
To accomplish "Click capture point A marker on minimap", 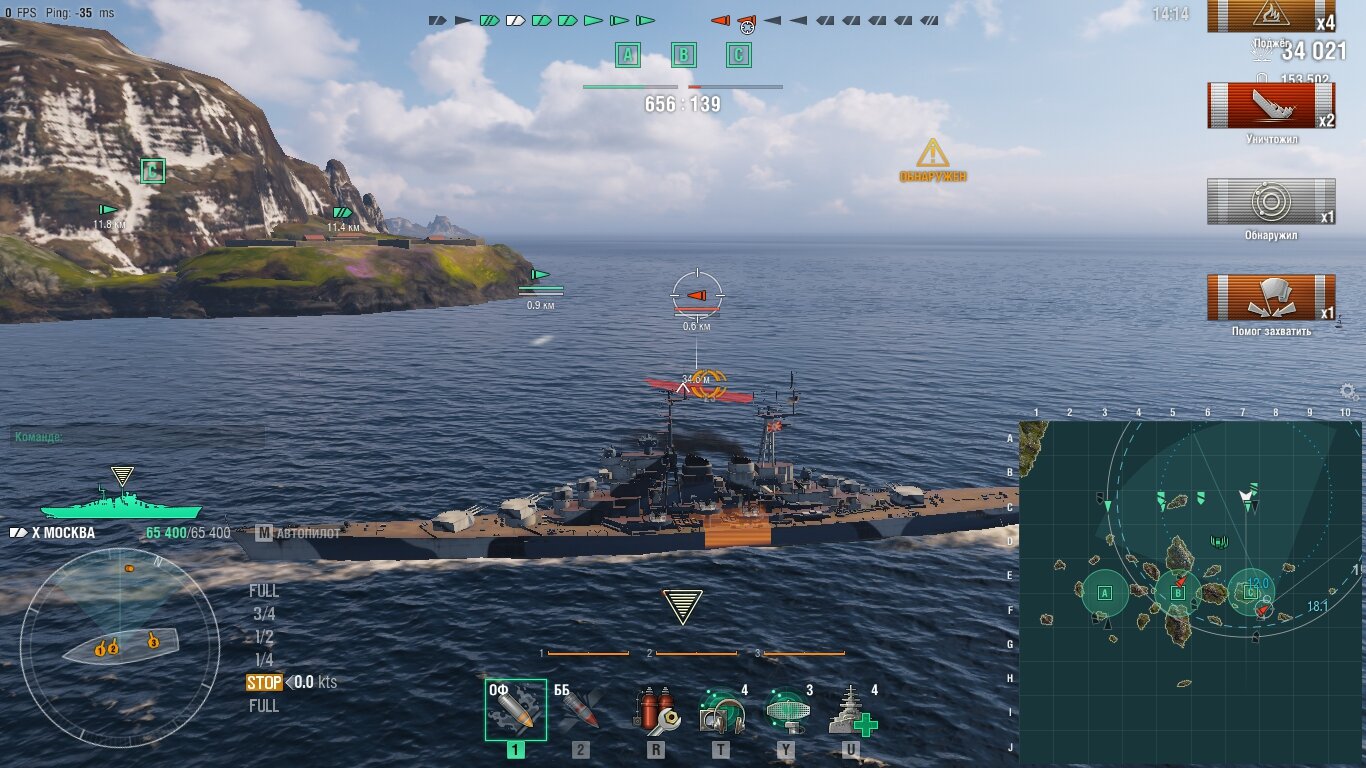I will [1105, 593].
